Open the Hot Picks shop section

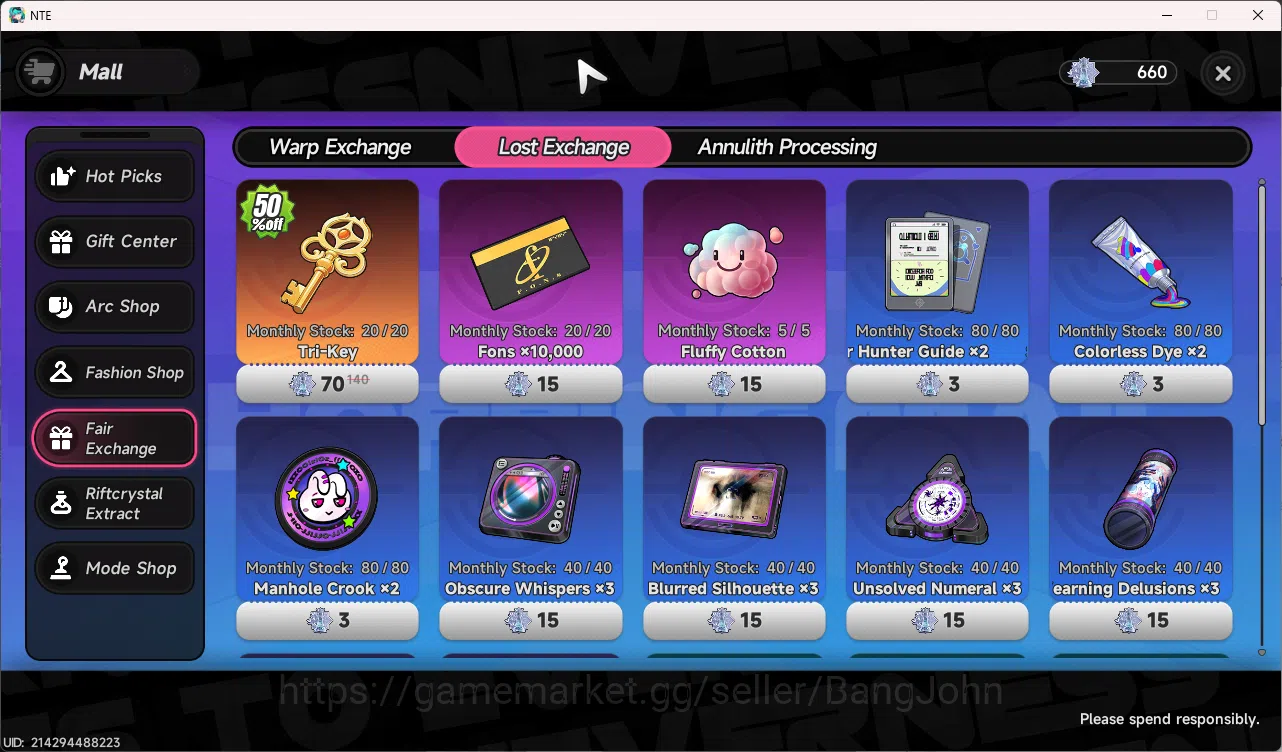[114, 176]
